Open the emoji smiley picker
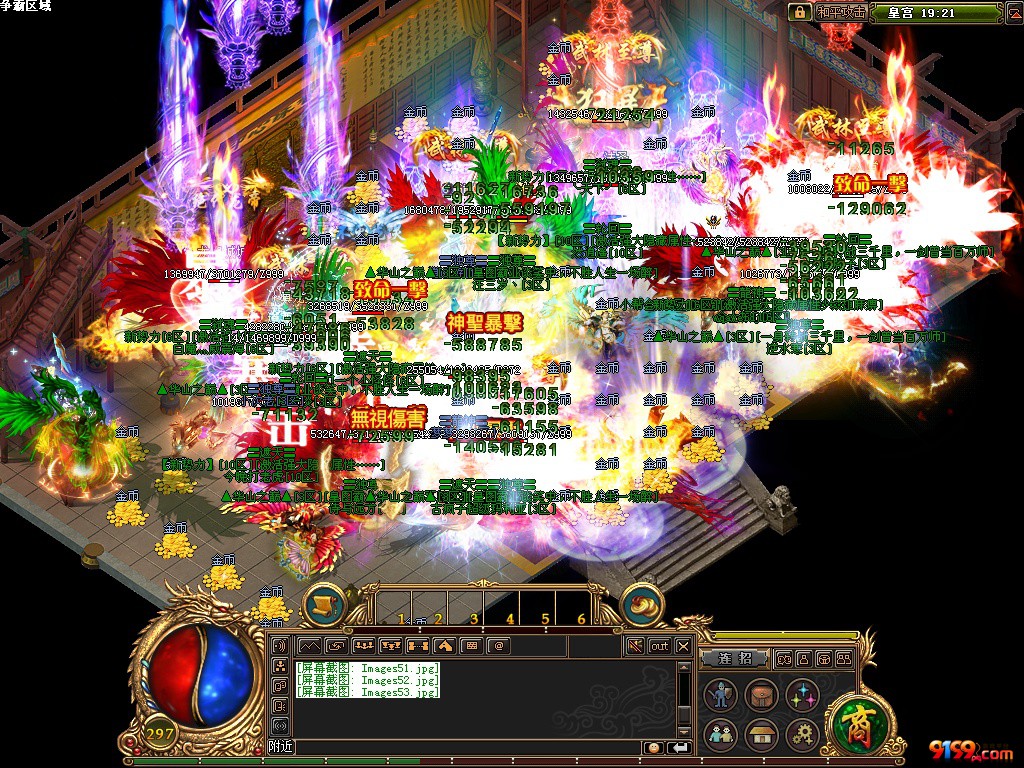The height and width of the screenshot is (768, 1024). (x=653, y=747)
